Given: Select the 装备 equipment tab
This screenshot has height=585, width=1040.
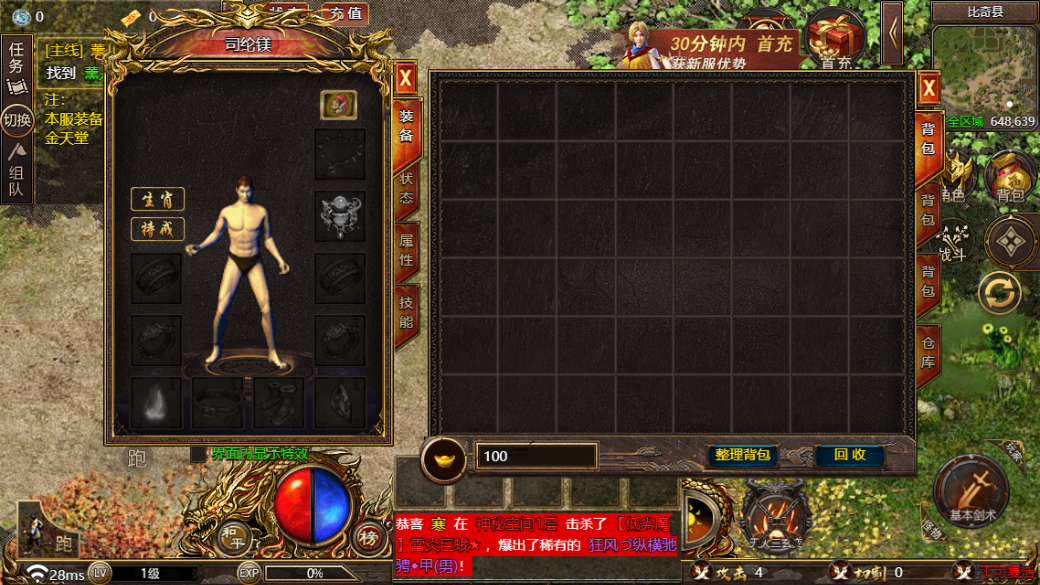Looking at the screenshot, I should [406, 126].
